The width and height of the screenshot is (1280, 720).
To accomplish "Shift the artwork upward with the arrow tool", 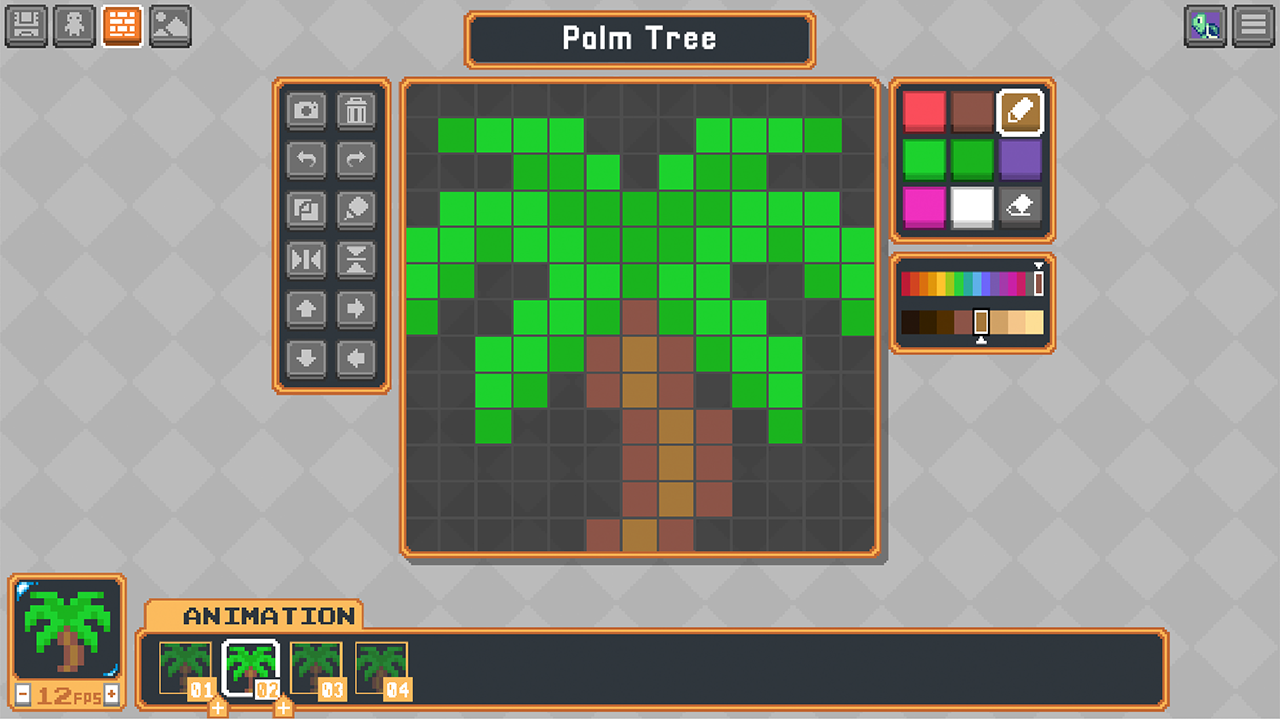I will point(307,310).
